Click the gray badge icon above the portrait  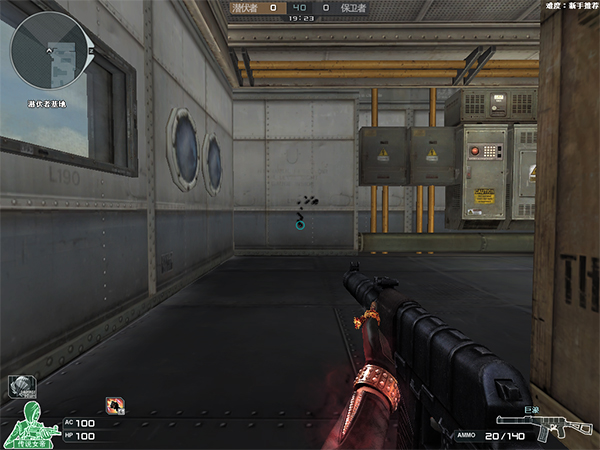(x=23, y=385)
